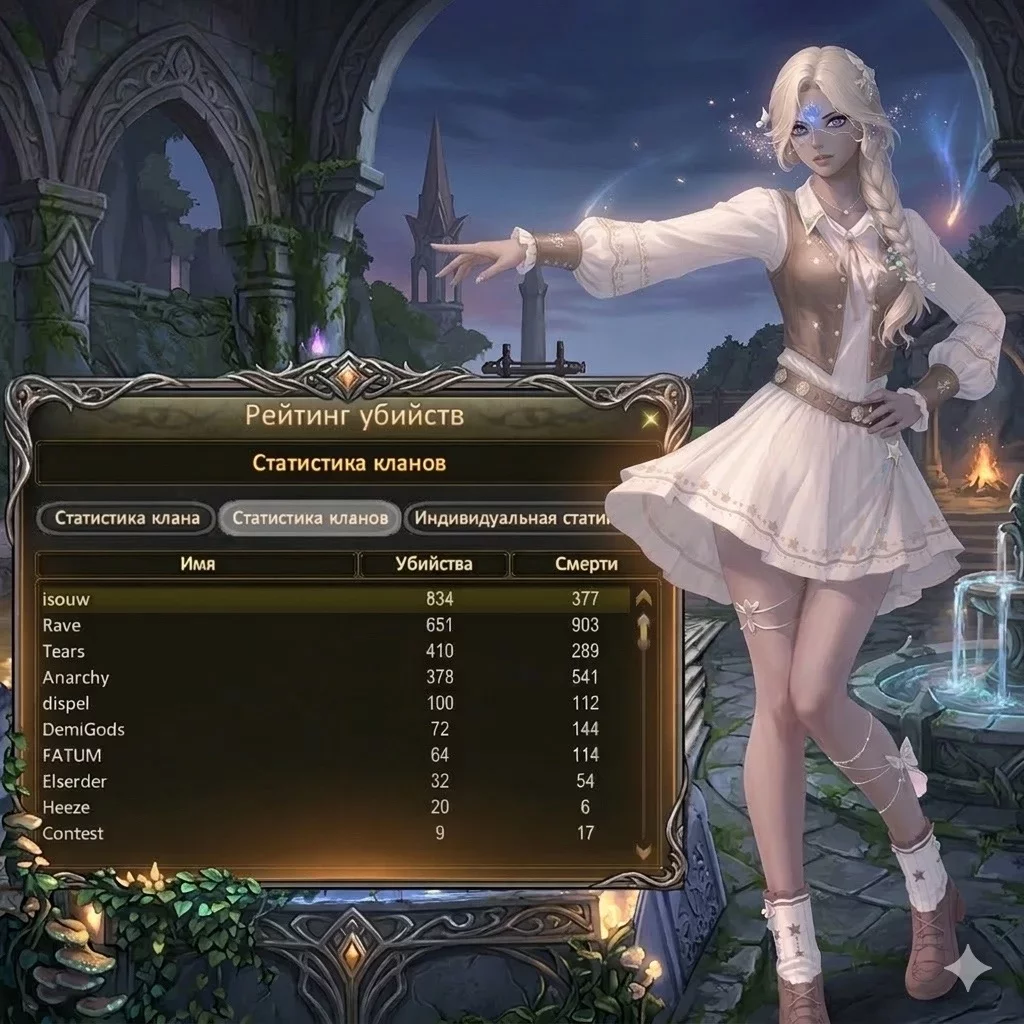Screen dimensions: 1024x1024
Task: Sort by the Имя column header
Action: [x=197, y=564]
